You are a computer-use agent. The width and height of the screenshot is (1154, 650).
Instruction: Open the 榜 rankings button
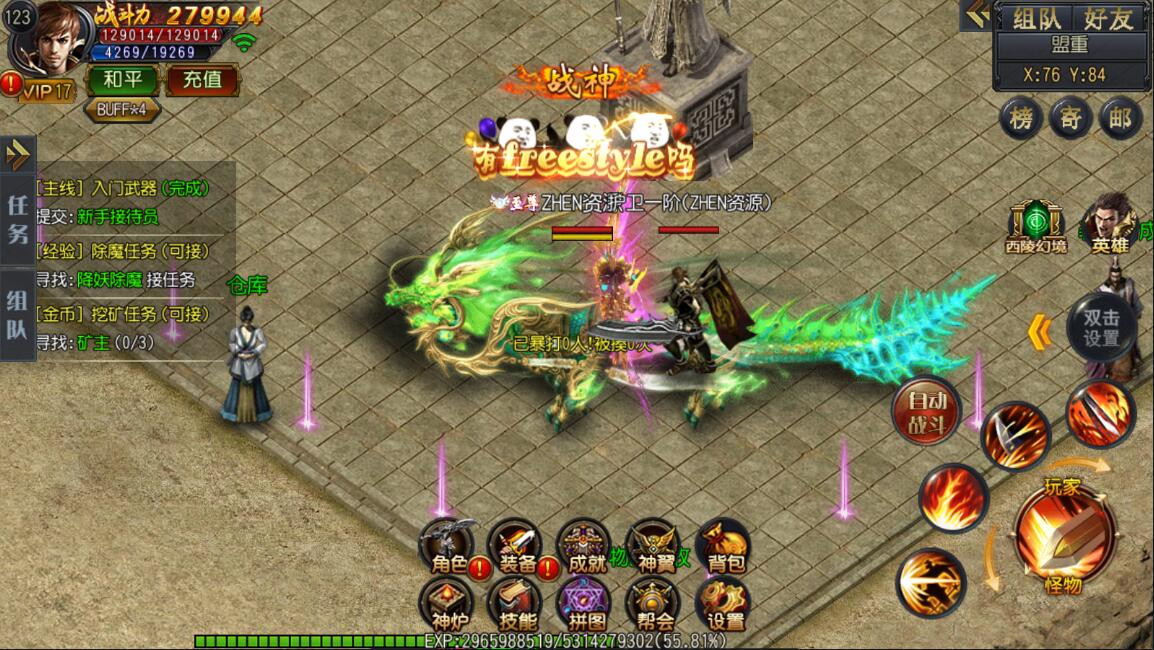(x=1020, y=119)
